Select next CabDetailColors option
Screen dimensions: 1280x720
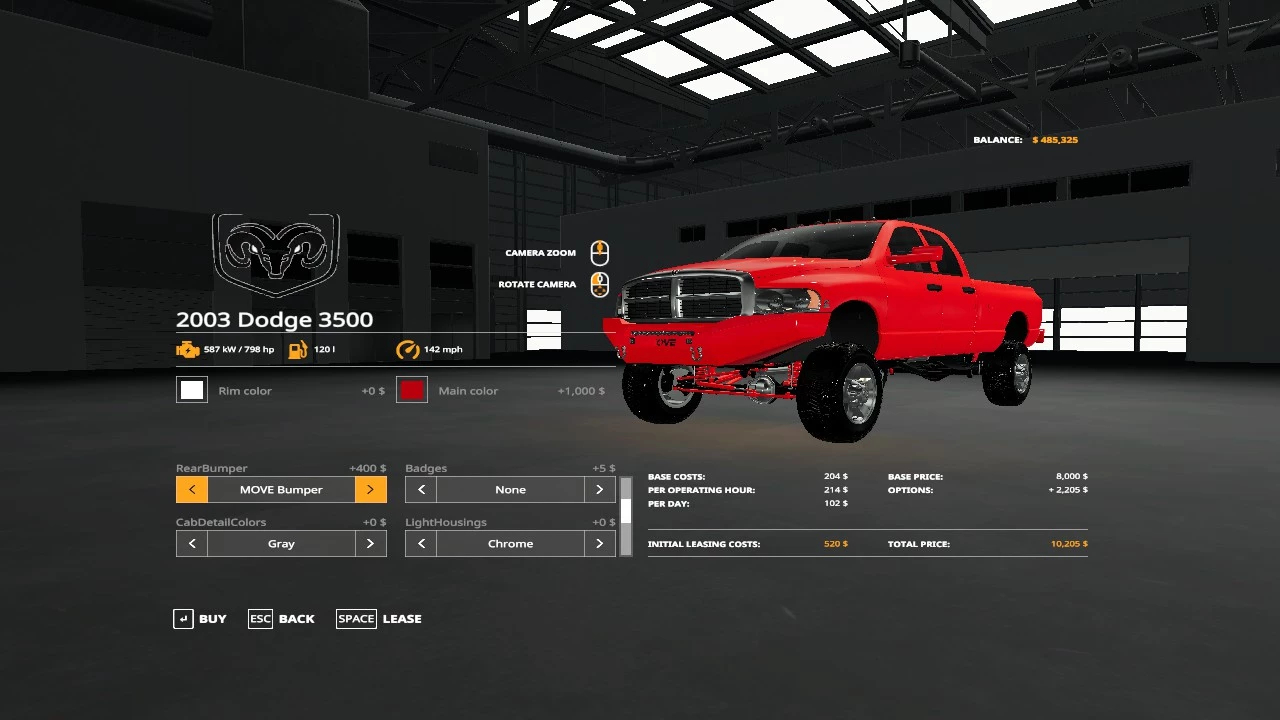(x=370, y=544)
